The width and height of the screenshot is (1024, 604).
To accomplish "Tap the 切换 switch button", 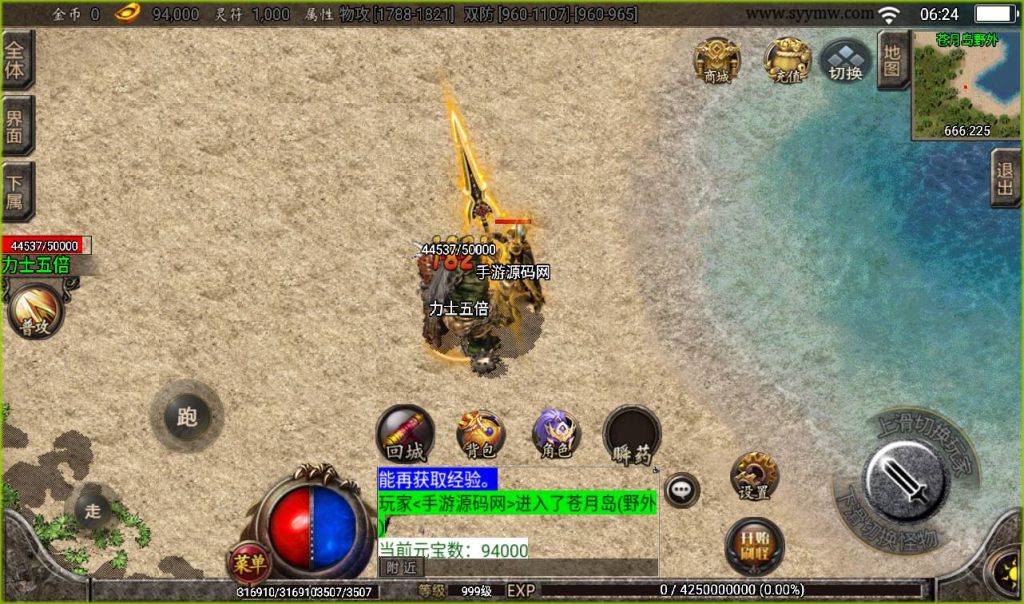I will pyautogui.click(x=846, y=61).
